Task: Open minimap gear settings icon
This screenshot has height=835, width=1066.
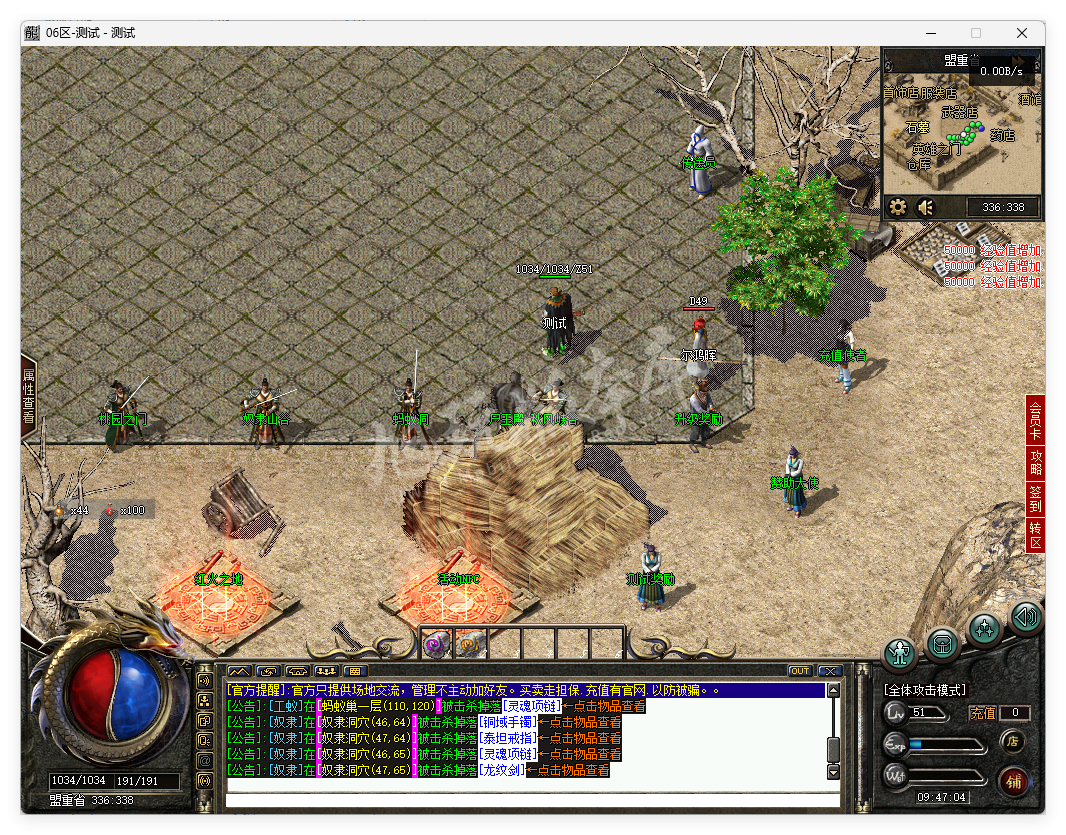Action: coord(898,207)
